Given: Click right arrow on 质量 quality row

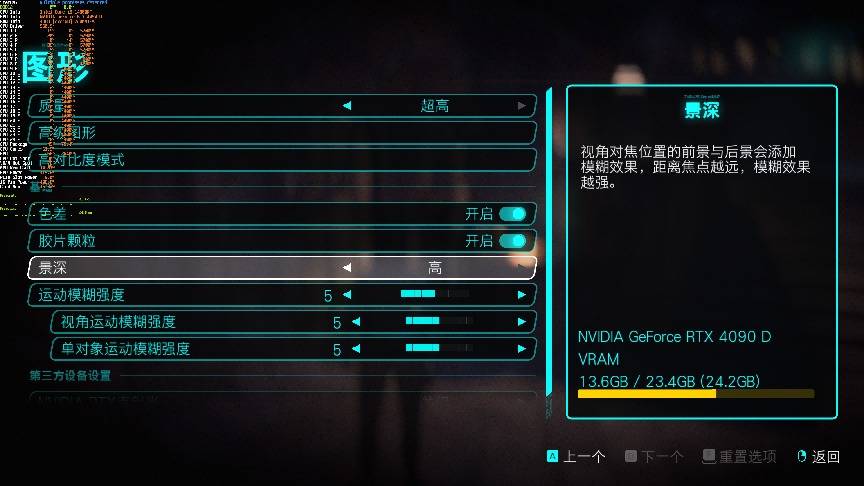Looking at the screenshot, I should pyautogui.click(x=522, y=105).
